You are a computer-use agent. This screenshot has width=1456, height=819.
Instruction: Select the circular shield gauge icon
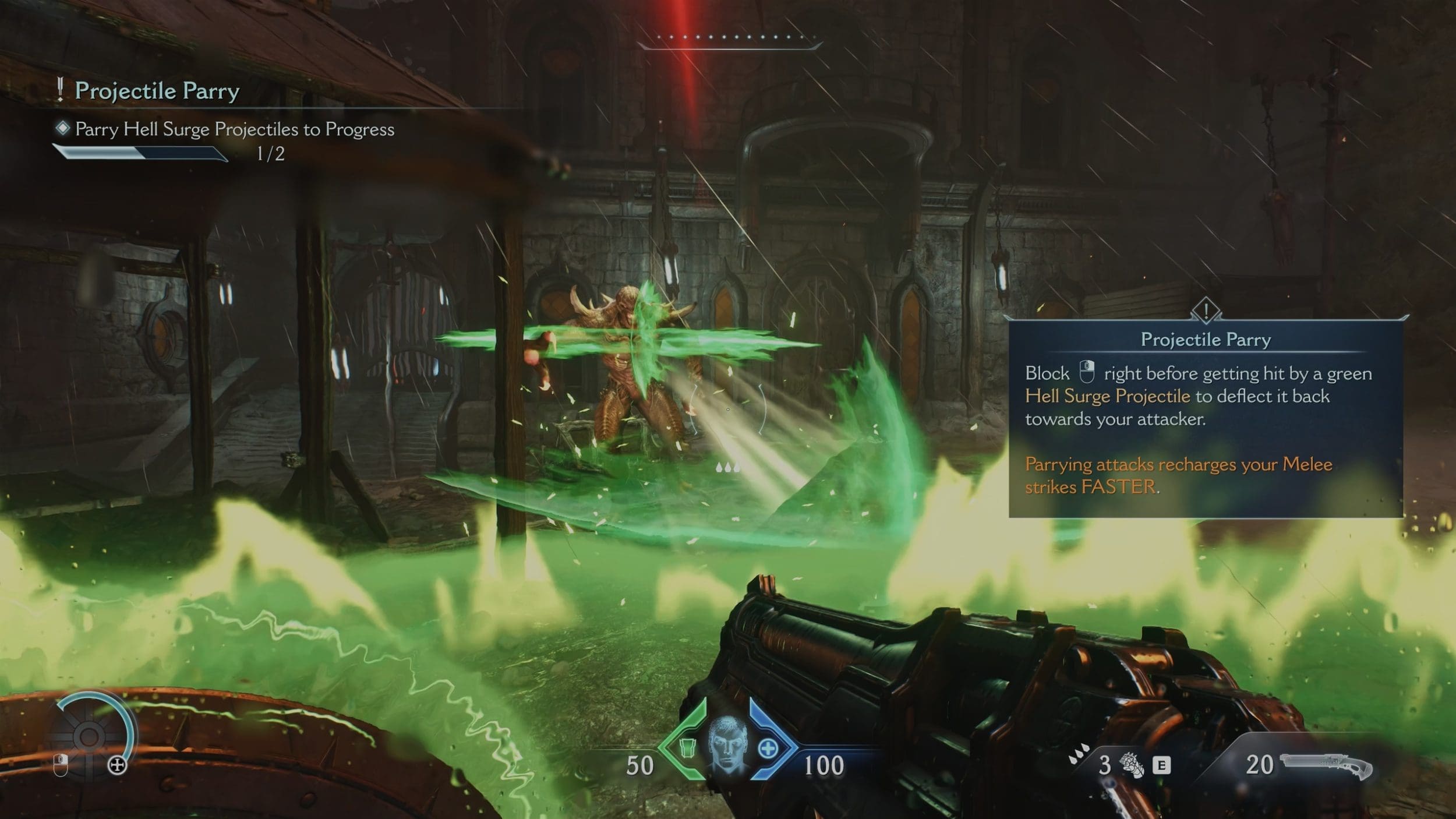90,736
